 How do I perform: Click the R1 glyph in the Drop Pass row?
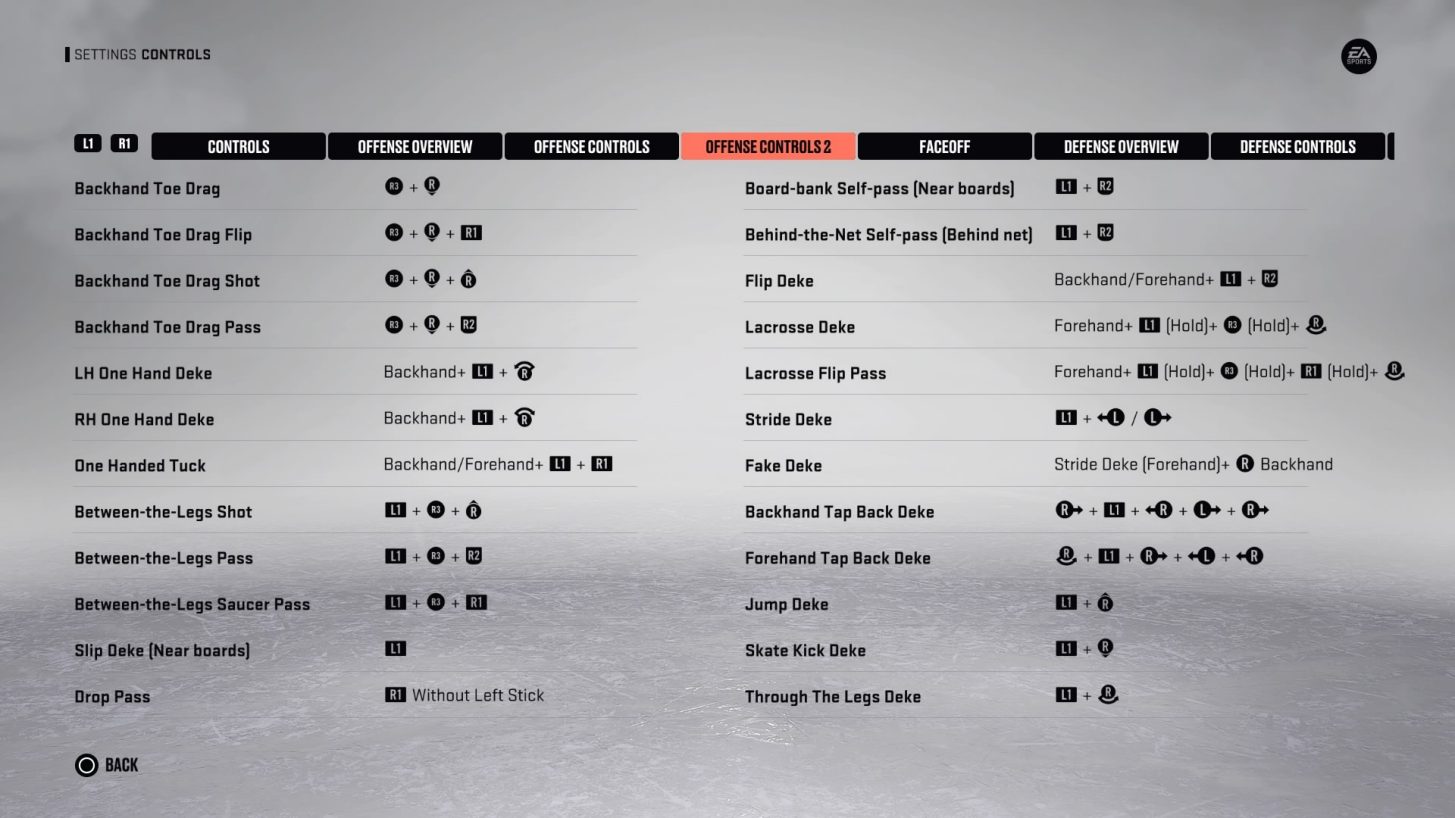click(x=395, y=695)
